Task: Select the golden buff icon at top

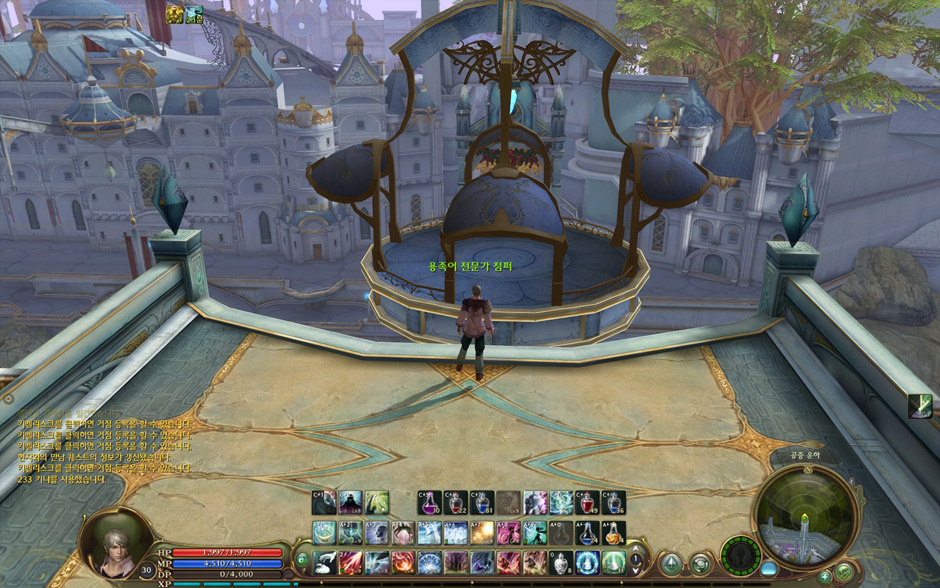Action: [x=175, y=14]
